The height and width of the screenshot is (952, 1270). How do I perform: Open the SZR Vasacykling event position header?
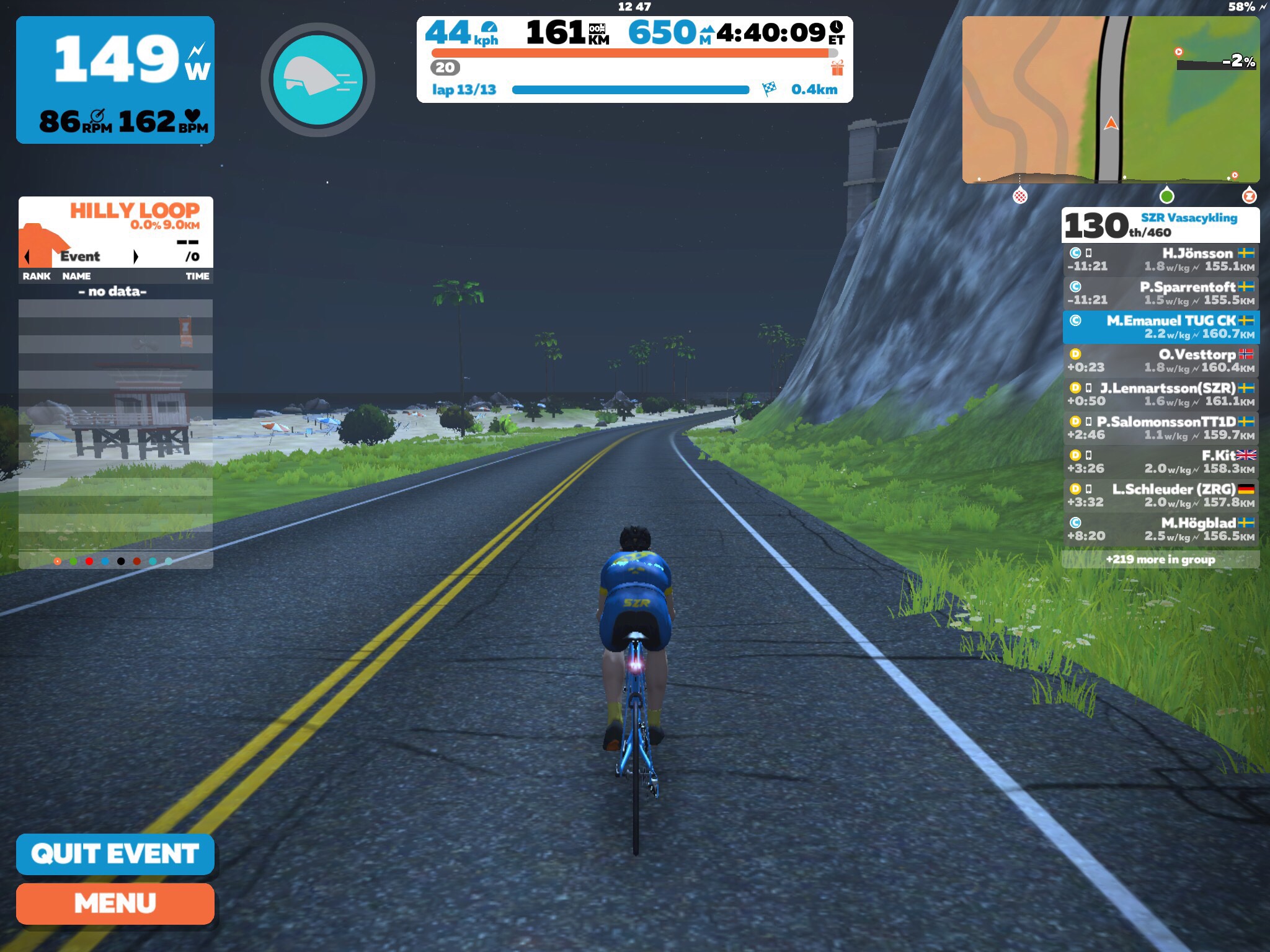pos(1160,225)
